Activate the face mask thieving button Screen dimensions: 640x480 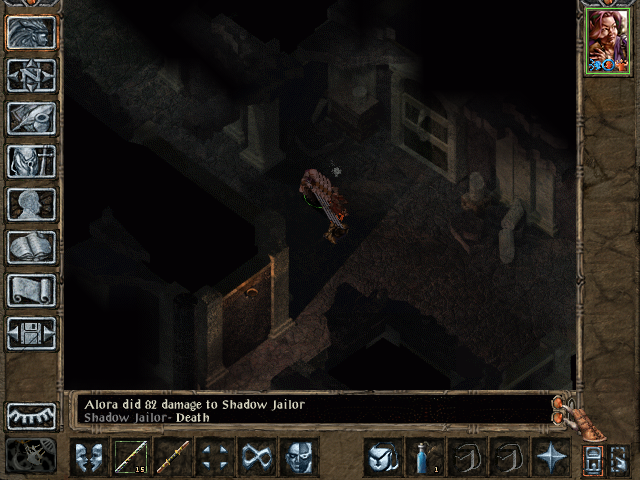298,457
